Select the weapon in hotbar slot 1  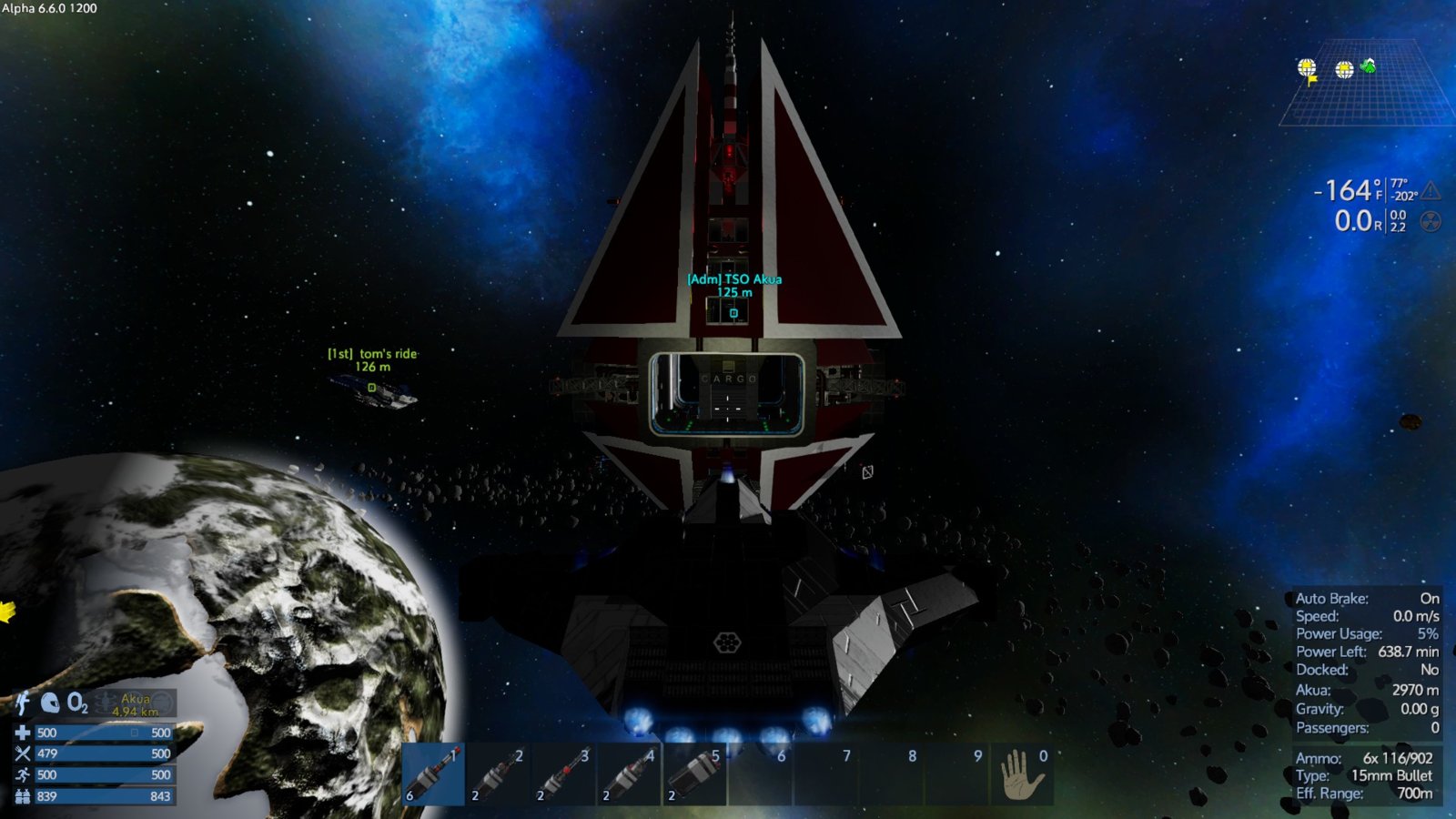433,774
